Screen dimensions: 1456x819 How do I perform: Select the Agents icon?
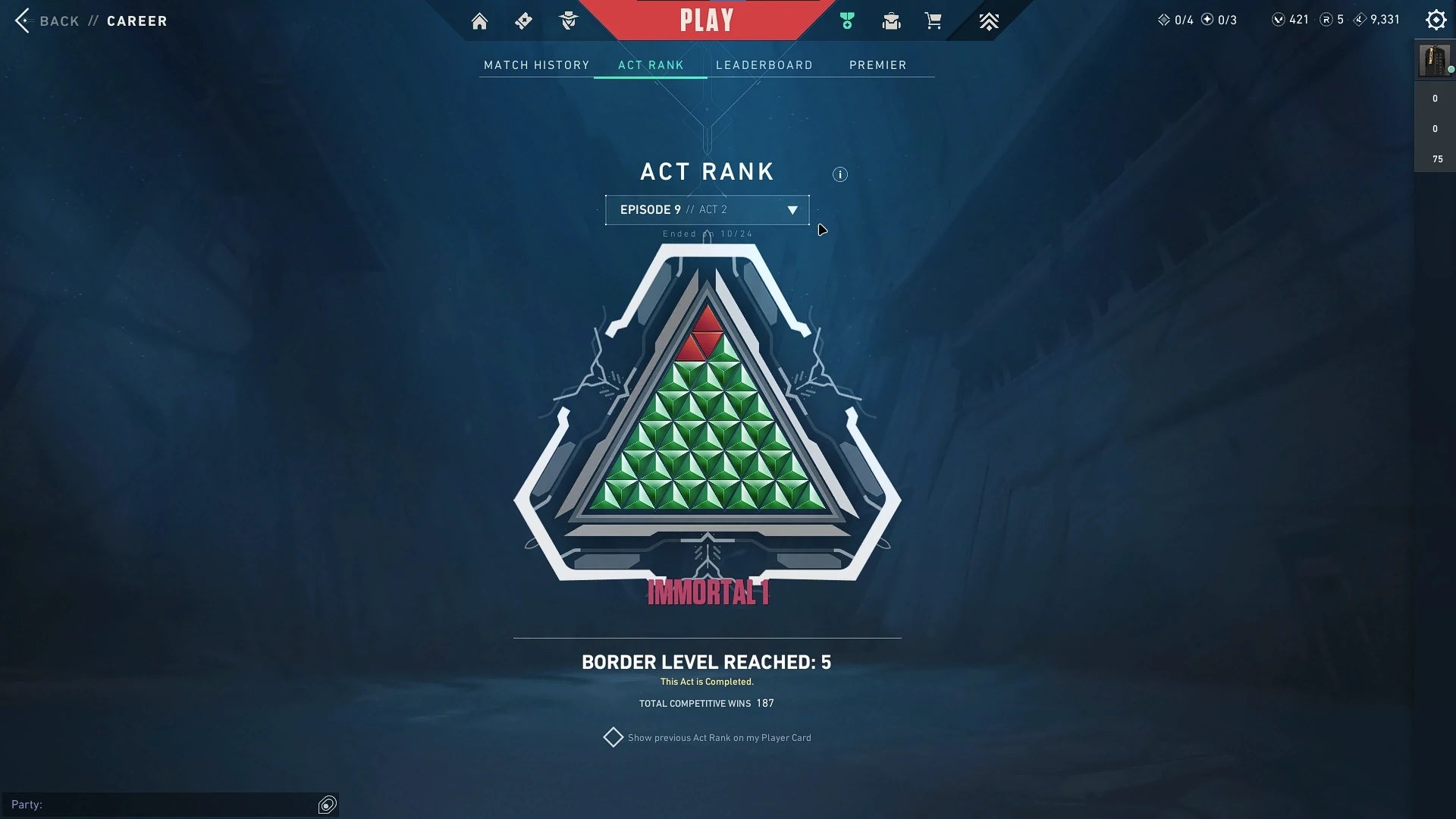(567, 20)
